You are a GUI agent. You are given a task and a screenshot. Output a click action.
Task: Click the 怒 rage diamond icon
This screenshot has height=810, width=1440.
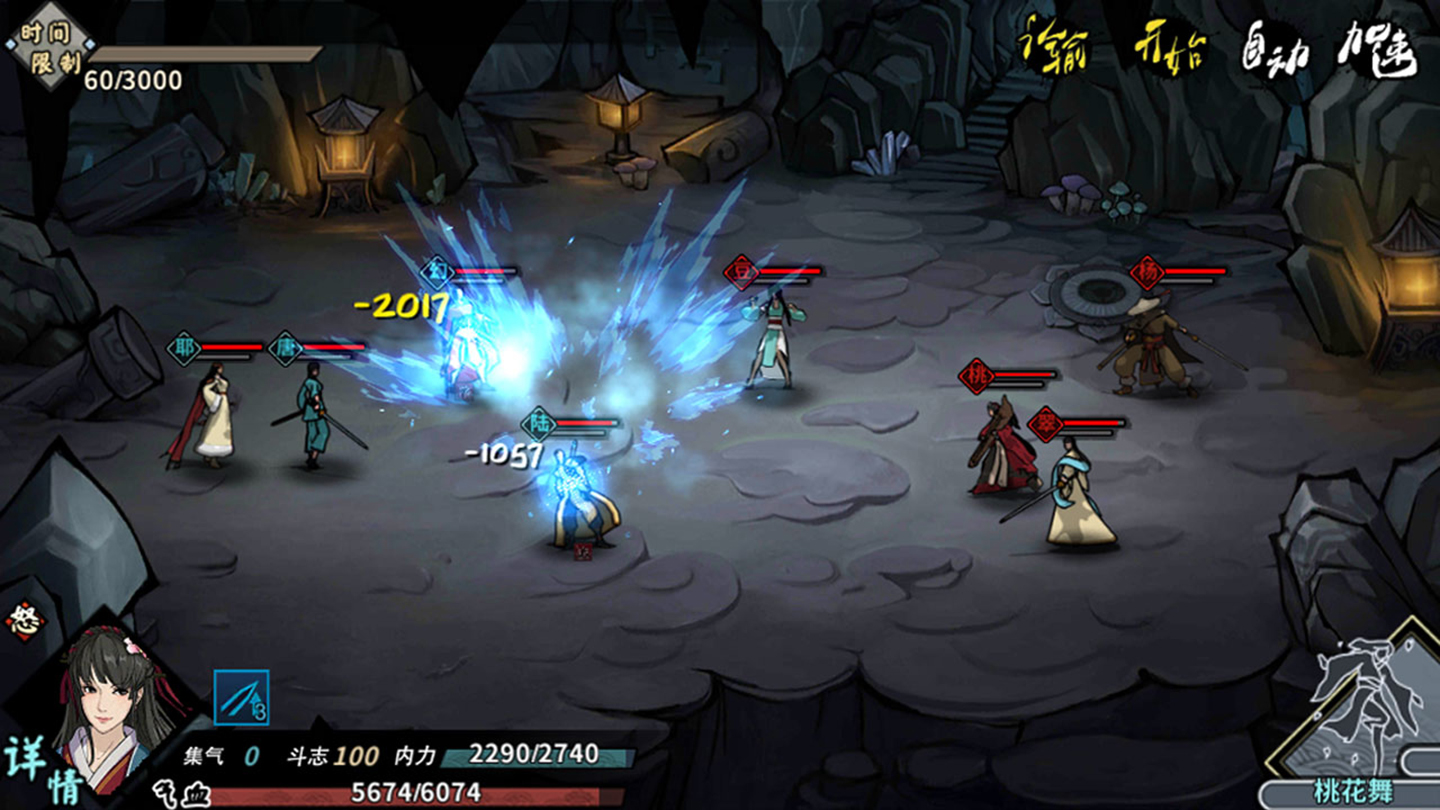click(25, 620)
